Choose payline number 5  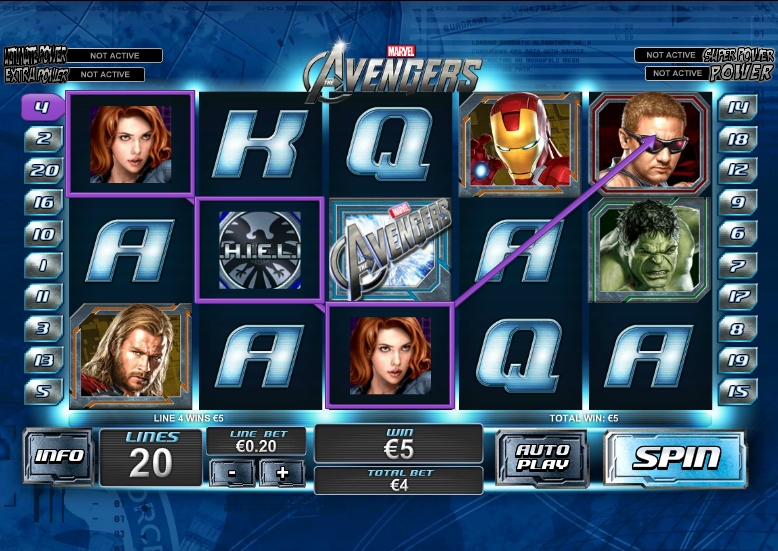[43, 391]
